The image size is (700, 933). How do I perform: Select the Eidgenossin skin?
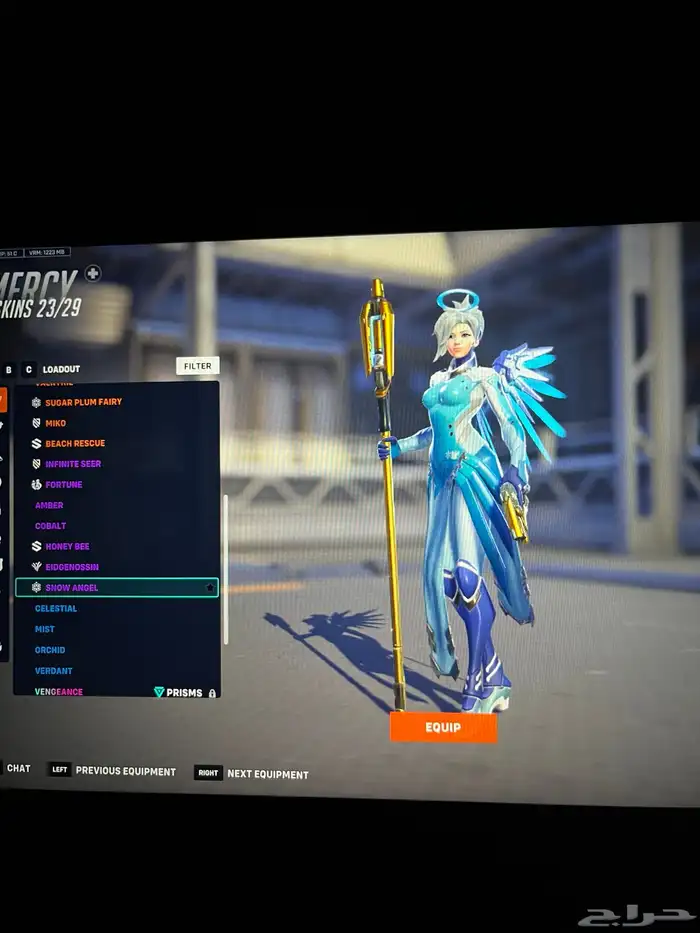(71, 567)
